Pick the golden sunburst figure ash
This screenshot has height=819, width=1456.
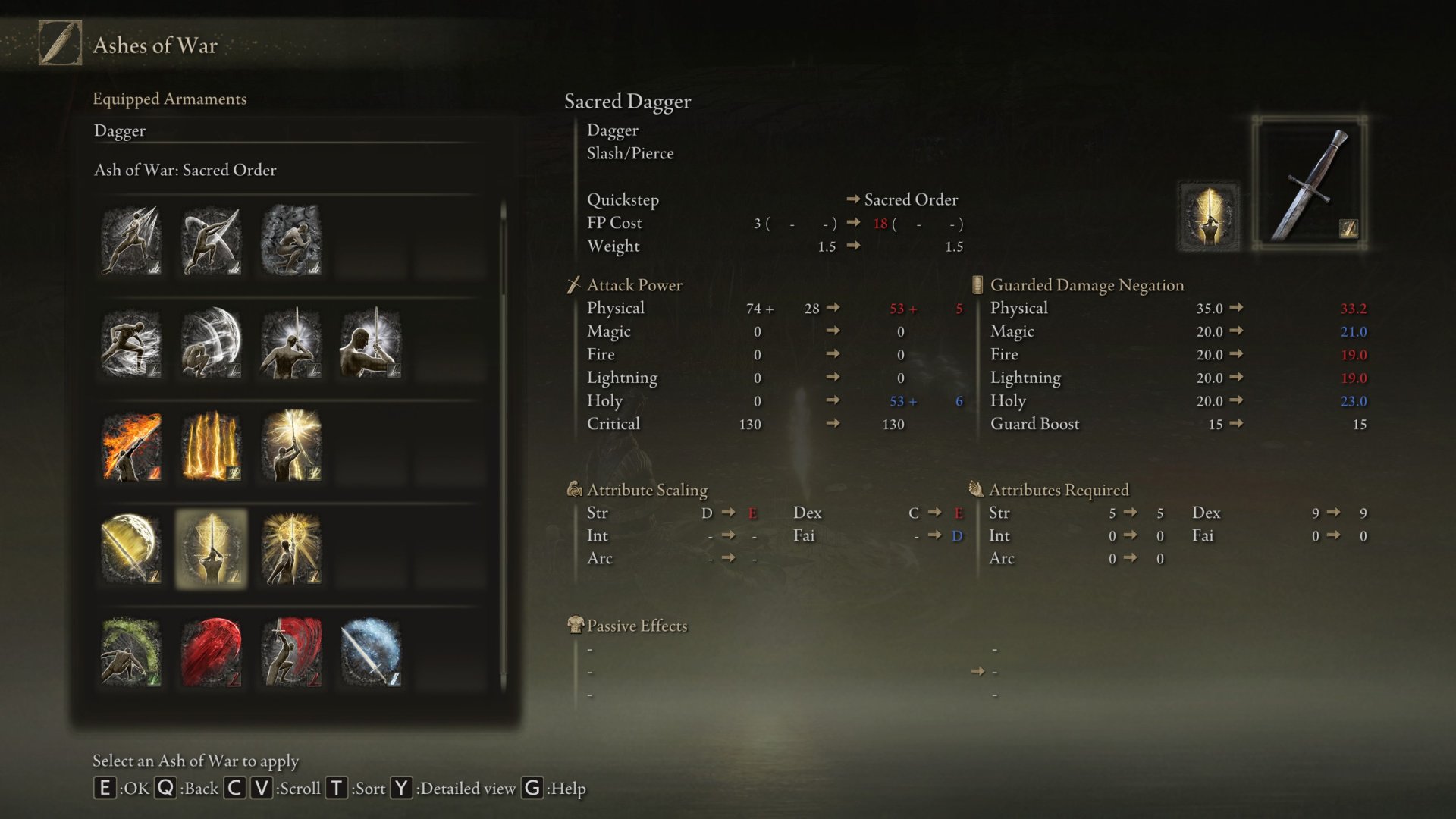(291, 549)
